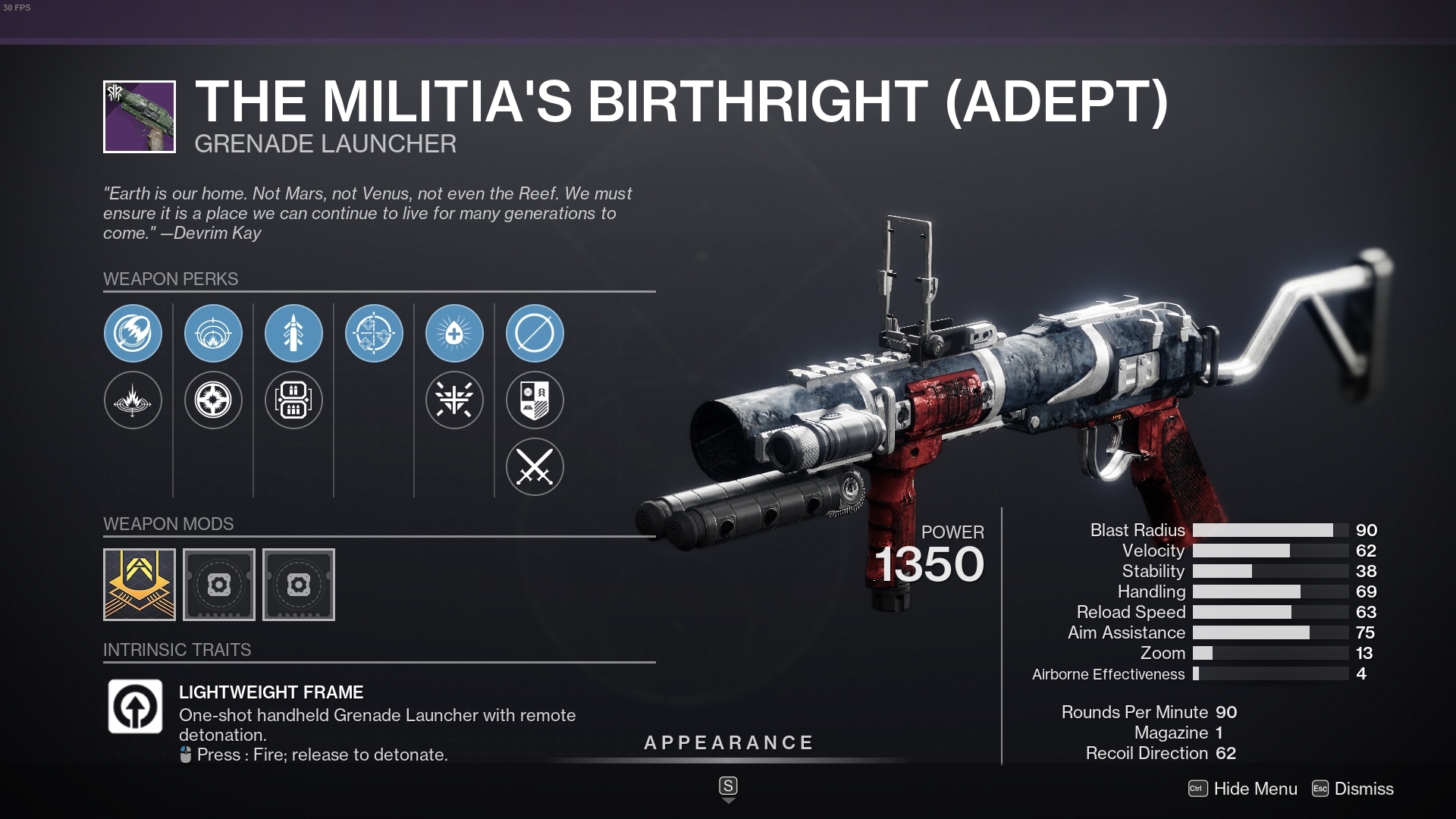This screenshot has height=819, width=1456.
Task: Select the gold masterwork weapon mod
Action: coord(139,584)
